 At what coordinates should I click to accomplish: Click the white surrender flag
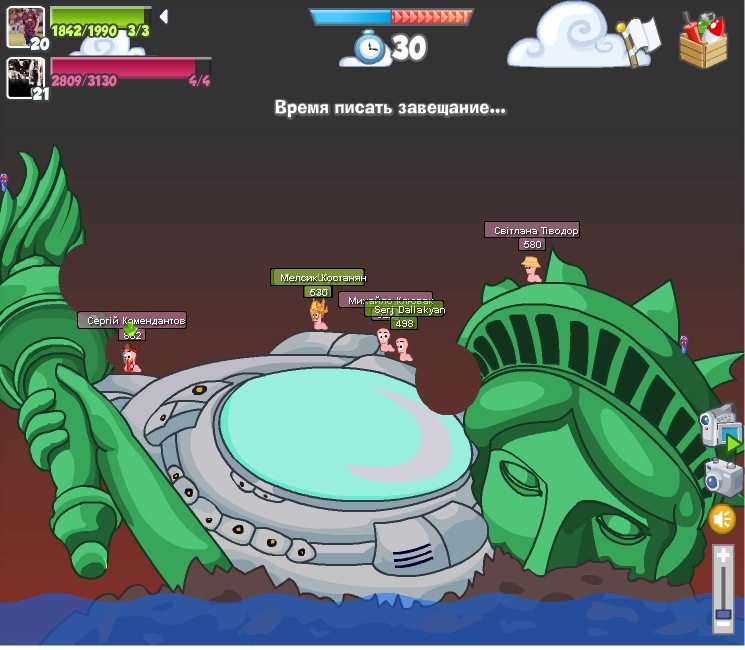point(637,41)
